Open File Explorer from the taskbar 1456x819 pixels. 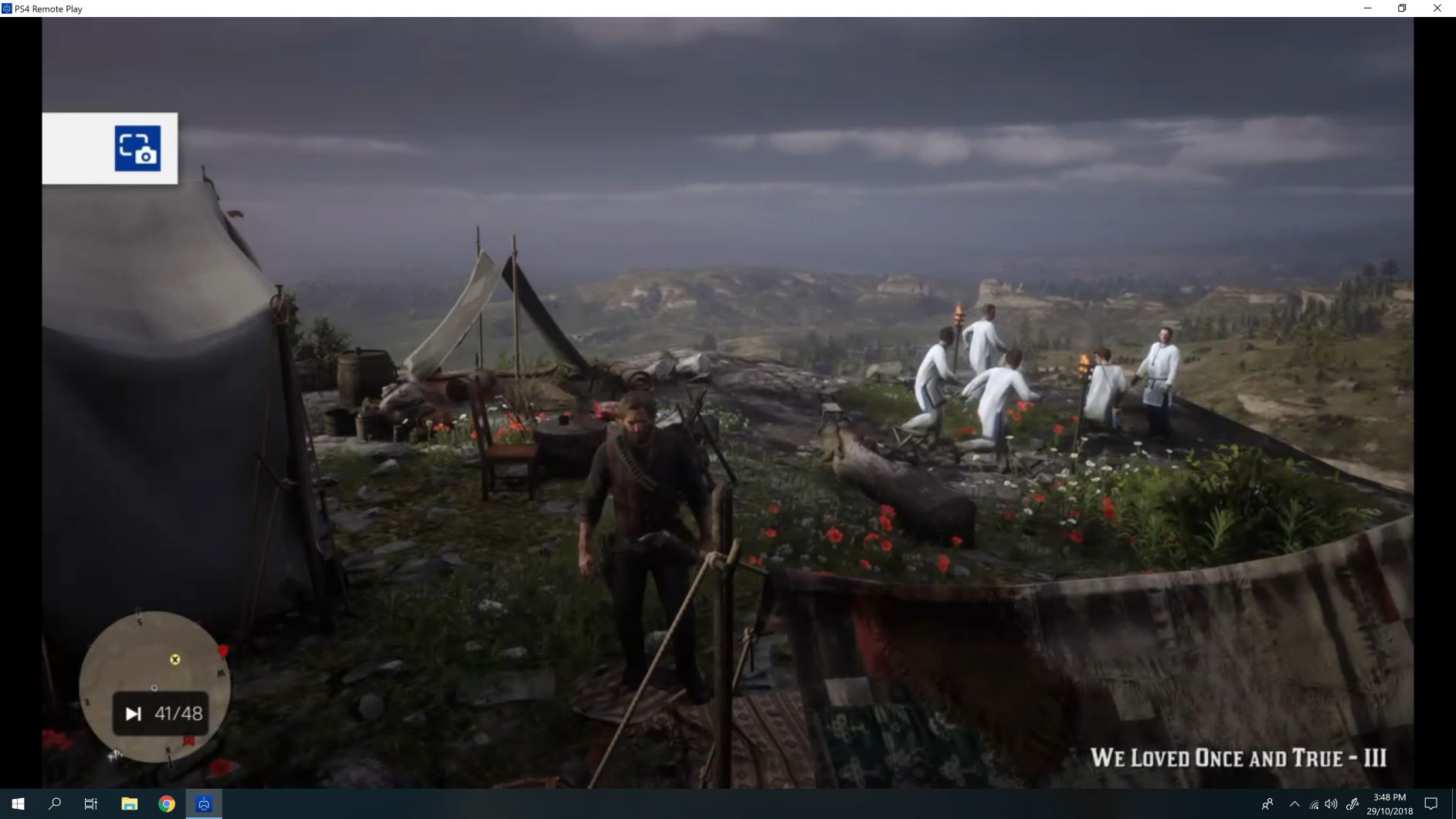tap(128, 804)
